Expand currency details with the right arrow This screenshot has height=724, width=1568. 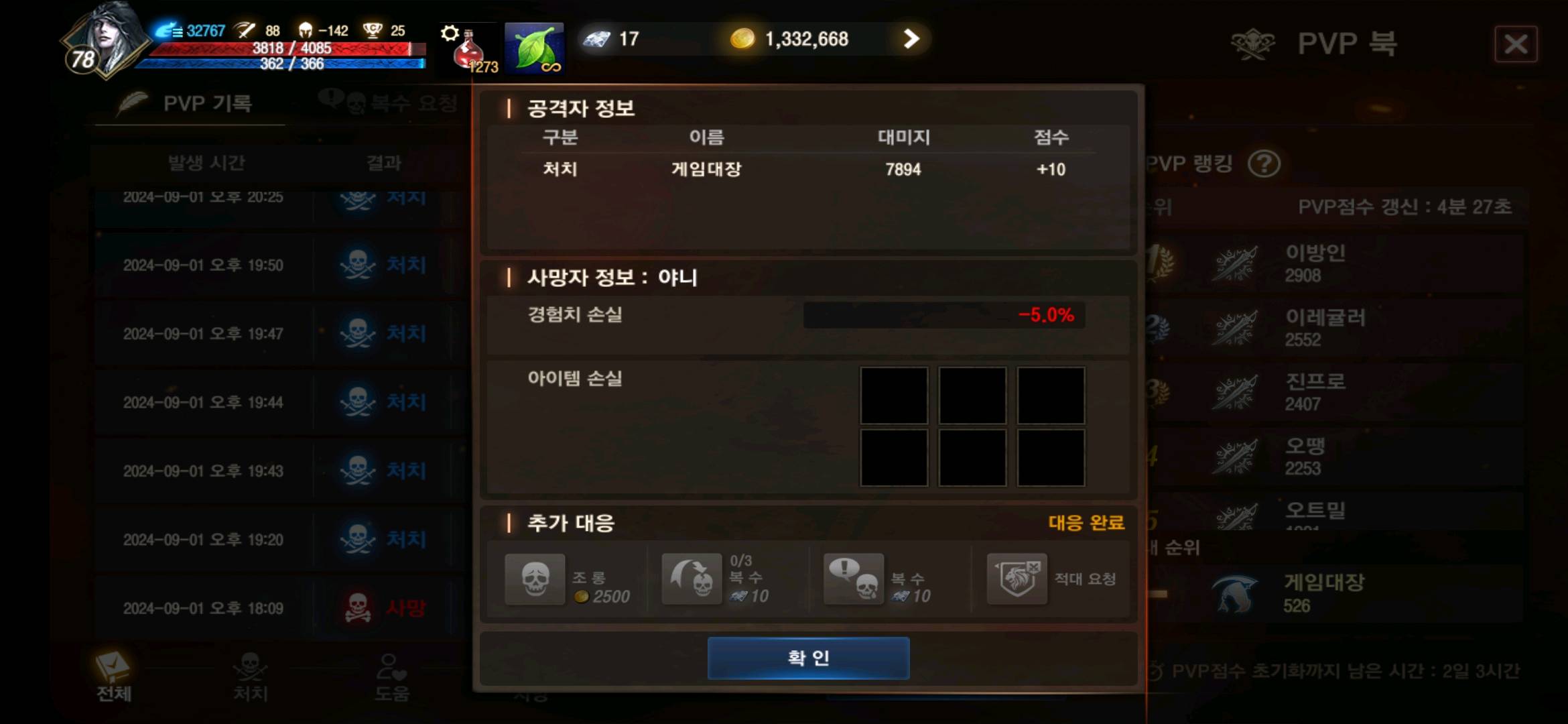pyautogui.click(x=910, y=38)
